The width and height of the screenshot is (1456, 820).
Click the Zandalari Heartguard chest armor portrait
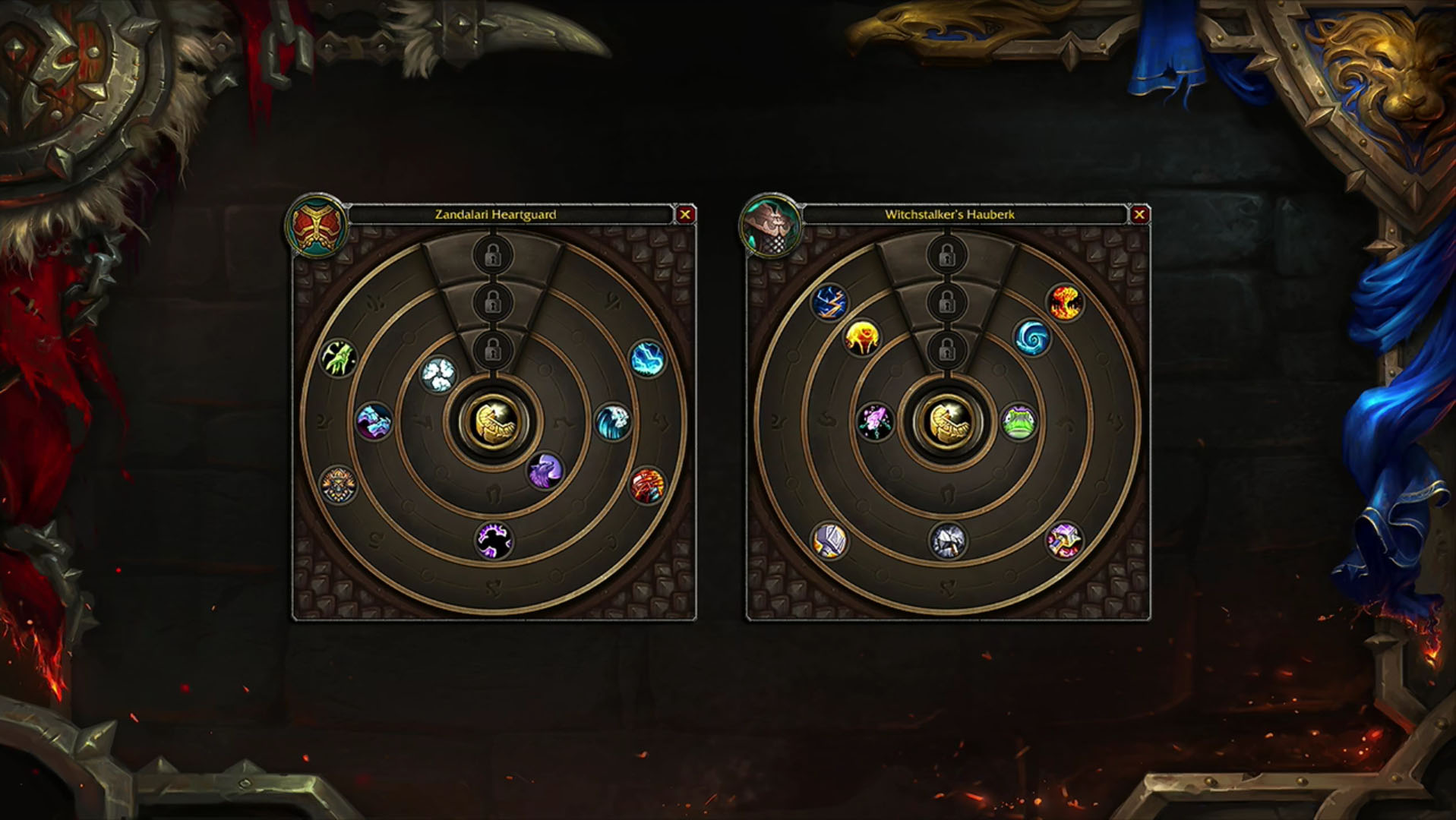point(317,226)
